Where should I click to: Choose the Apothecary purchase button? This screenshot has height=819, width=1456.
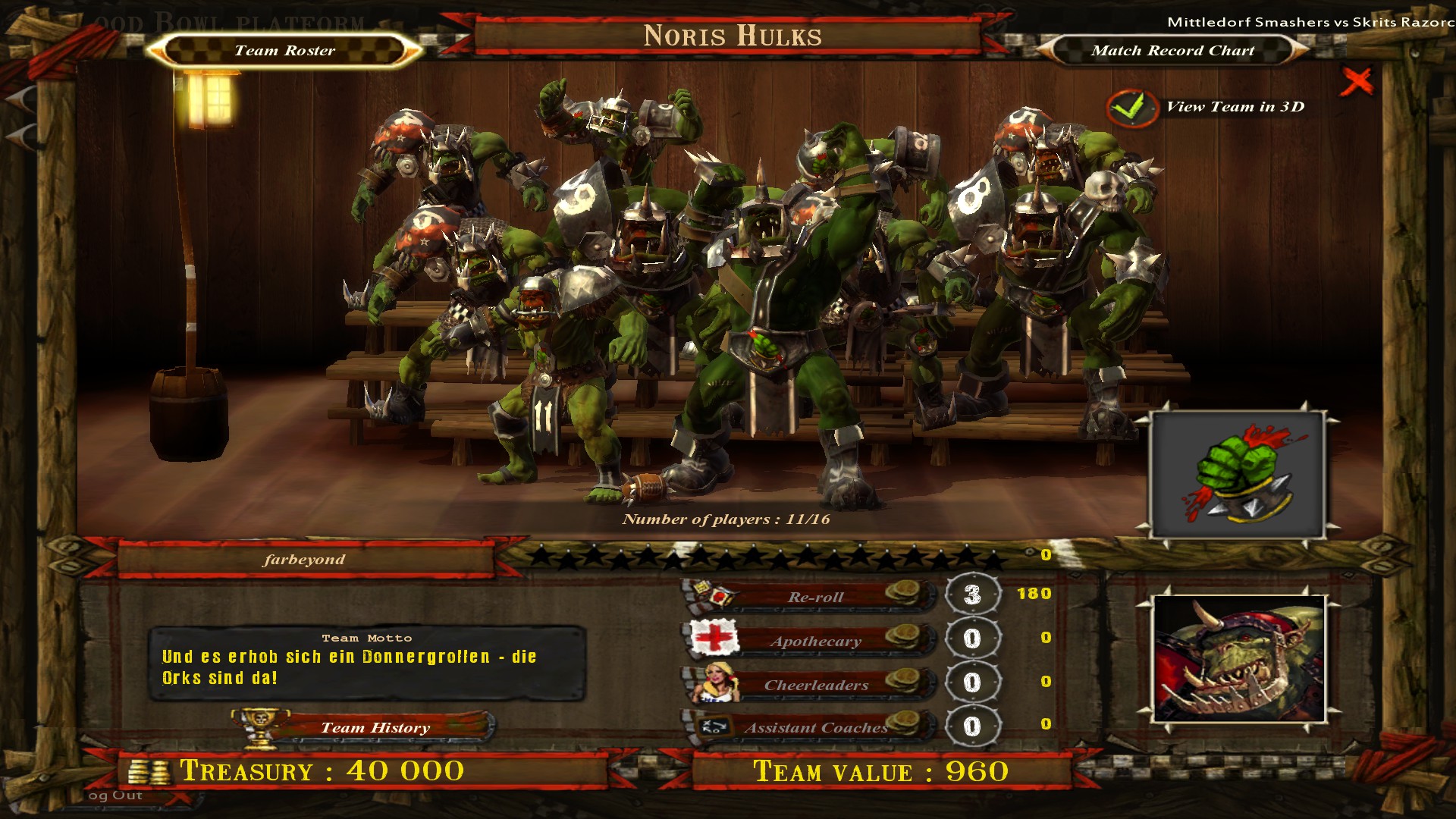[x=815, y=641]
